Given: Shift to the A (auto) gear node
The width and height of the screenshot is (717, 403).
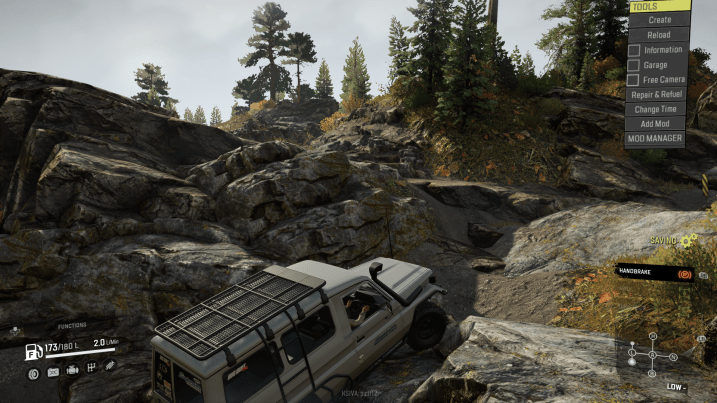Looking at the screenshot, I should point(652,355).
